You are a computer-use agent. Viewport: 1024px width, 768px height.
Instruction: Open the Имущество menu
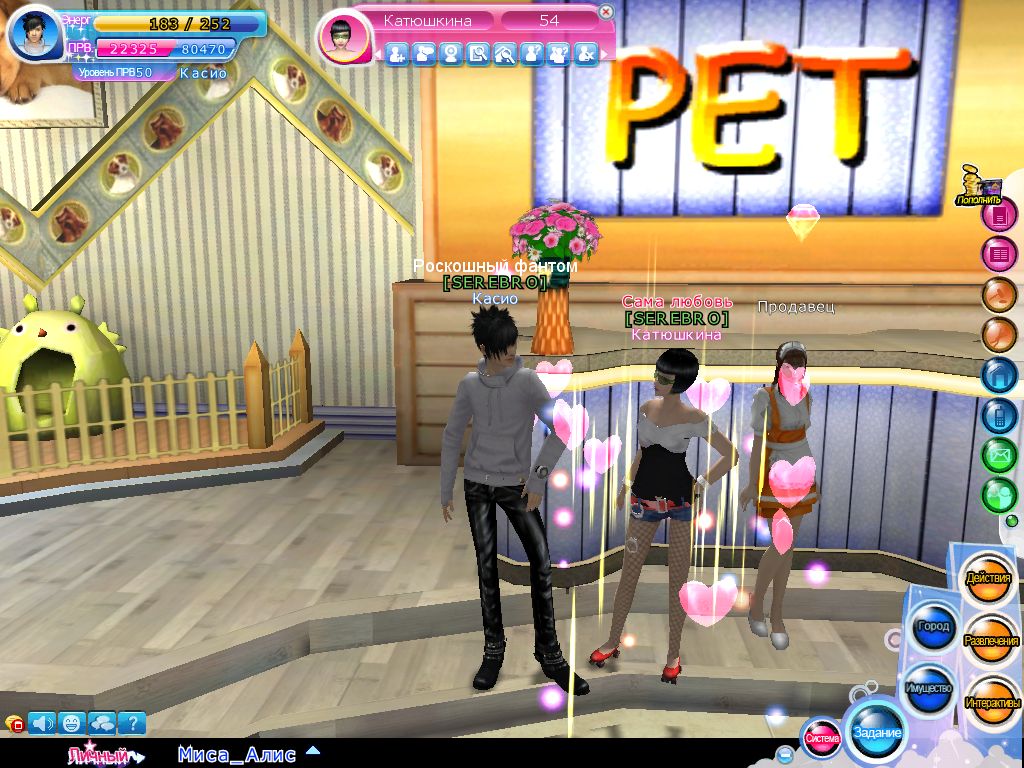pyautogui.click(x=928, y=689)
